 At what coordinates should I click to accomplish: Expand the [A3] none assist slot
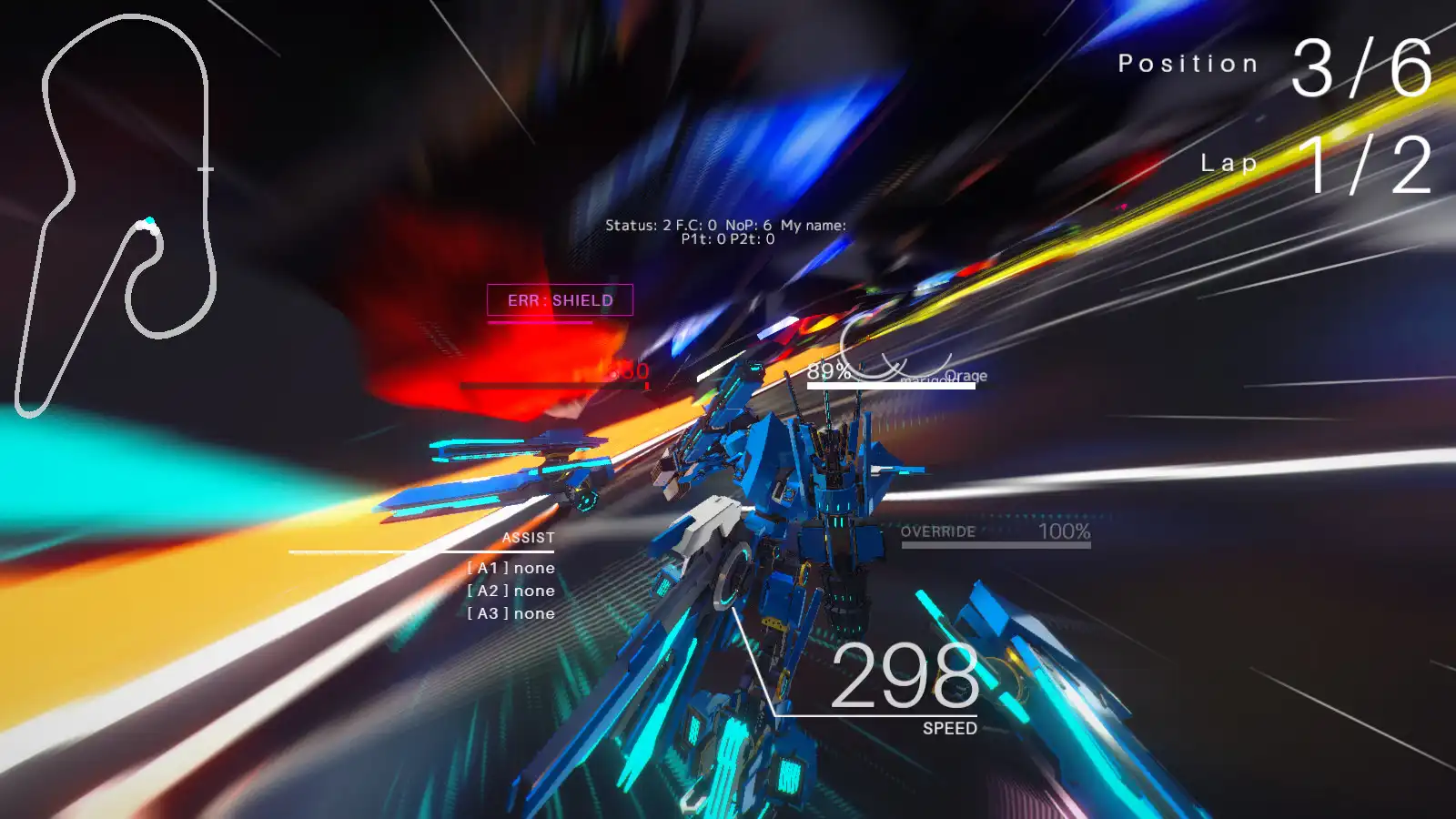click(x=510, y=613)
